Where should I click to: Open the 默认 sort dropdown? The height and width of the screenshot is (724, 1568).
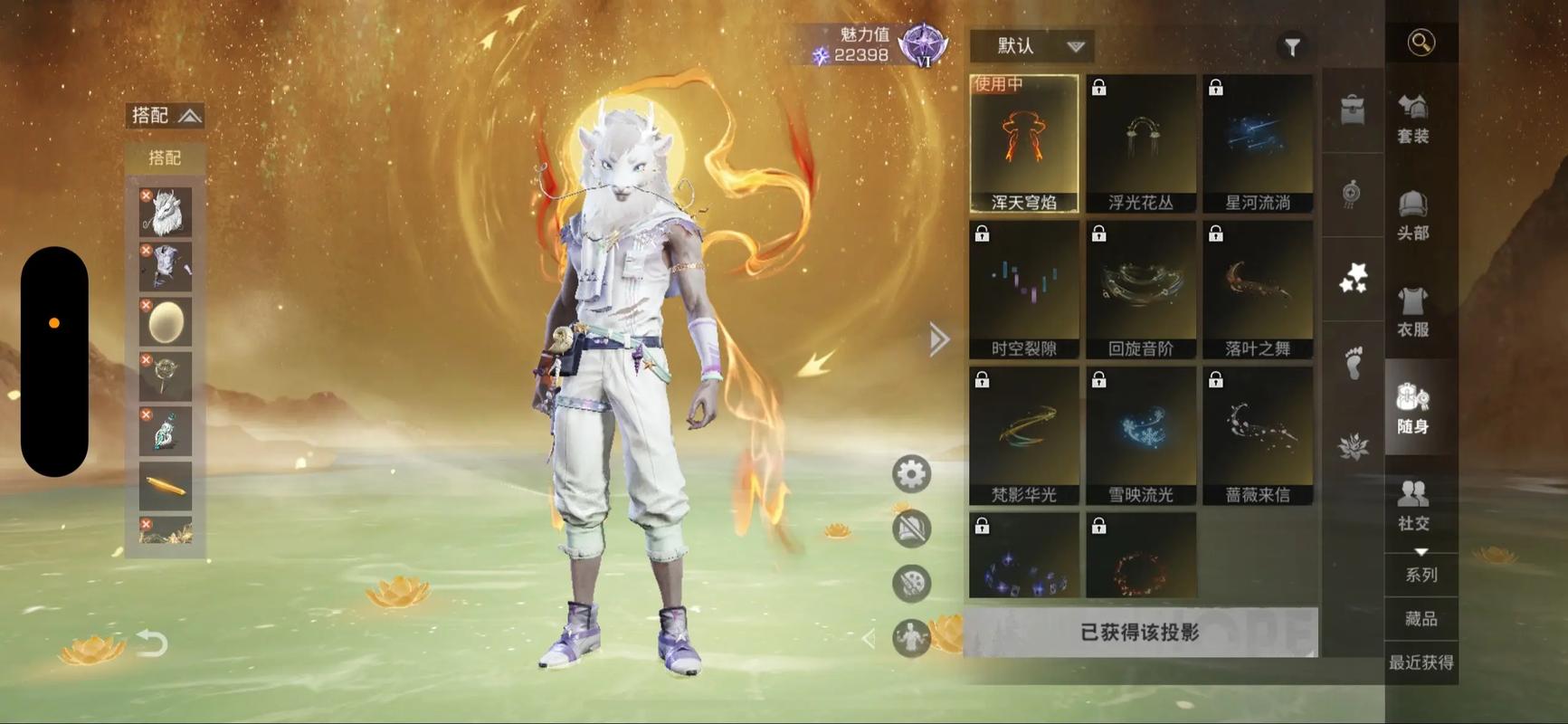tap(1031, 46)
